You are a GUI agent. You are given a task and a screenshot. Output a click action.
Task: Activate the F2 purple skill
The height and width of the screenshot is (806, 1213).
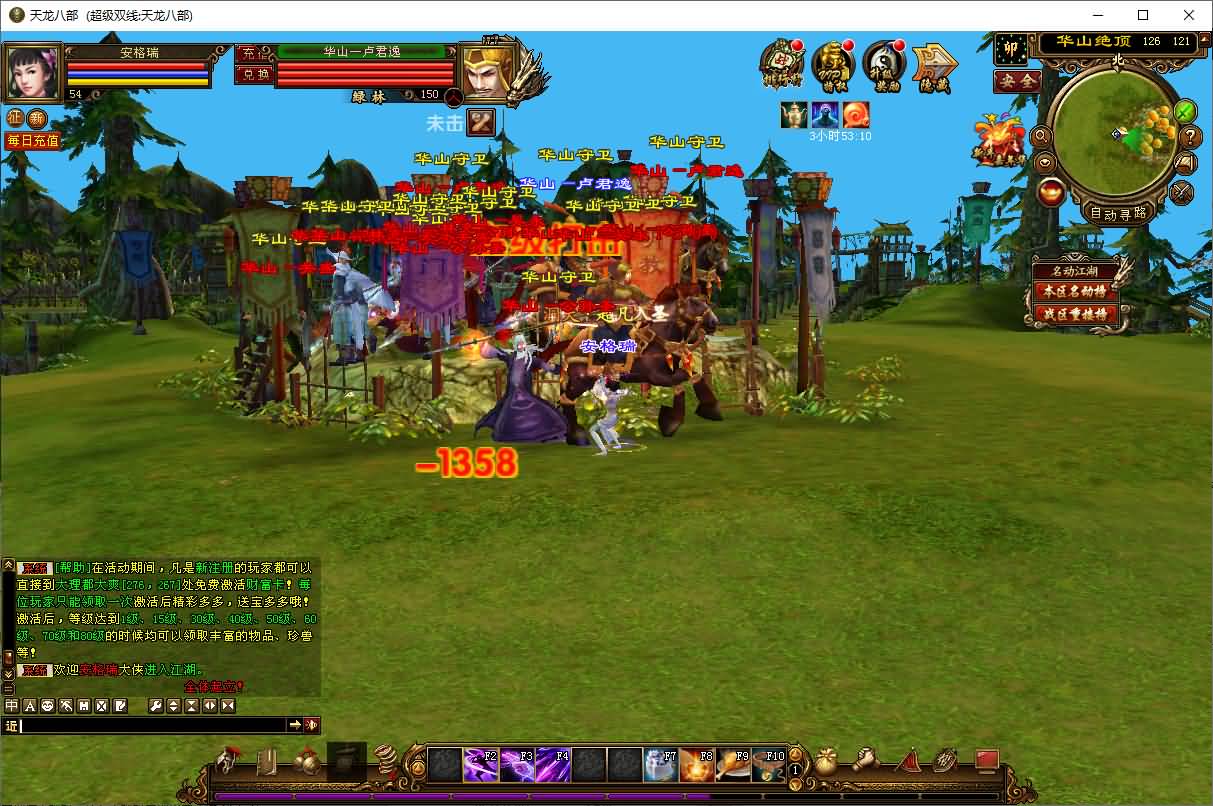[481, 765]
